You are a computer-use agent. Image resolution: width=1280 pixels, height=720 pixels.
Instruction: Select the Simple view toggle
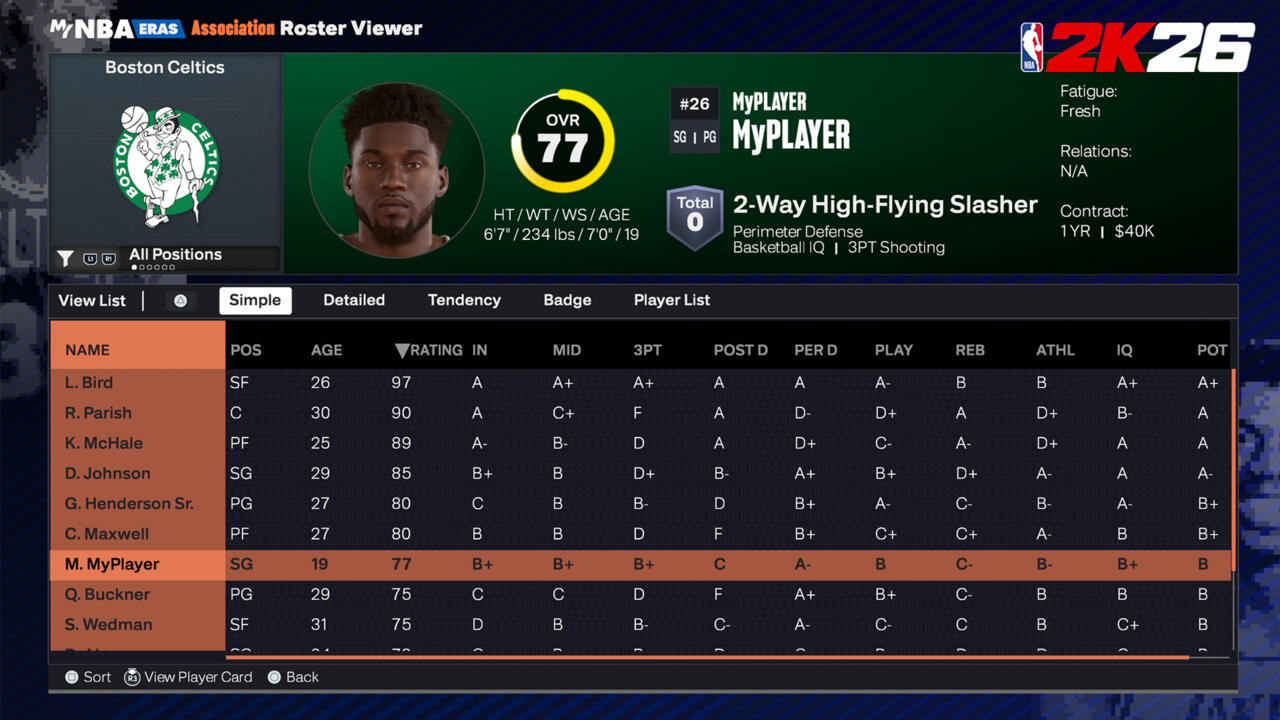point(255,300)
